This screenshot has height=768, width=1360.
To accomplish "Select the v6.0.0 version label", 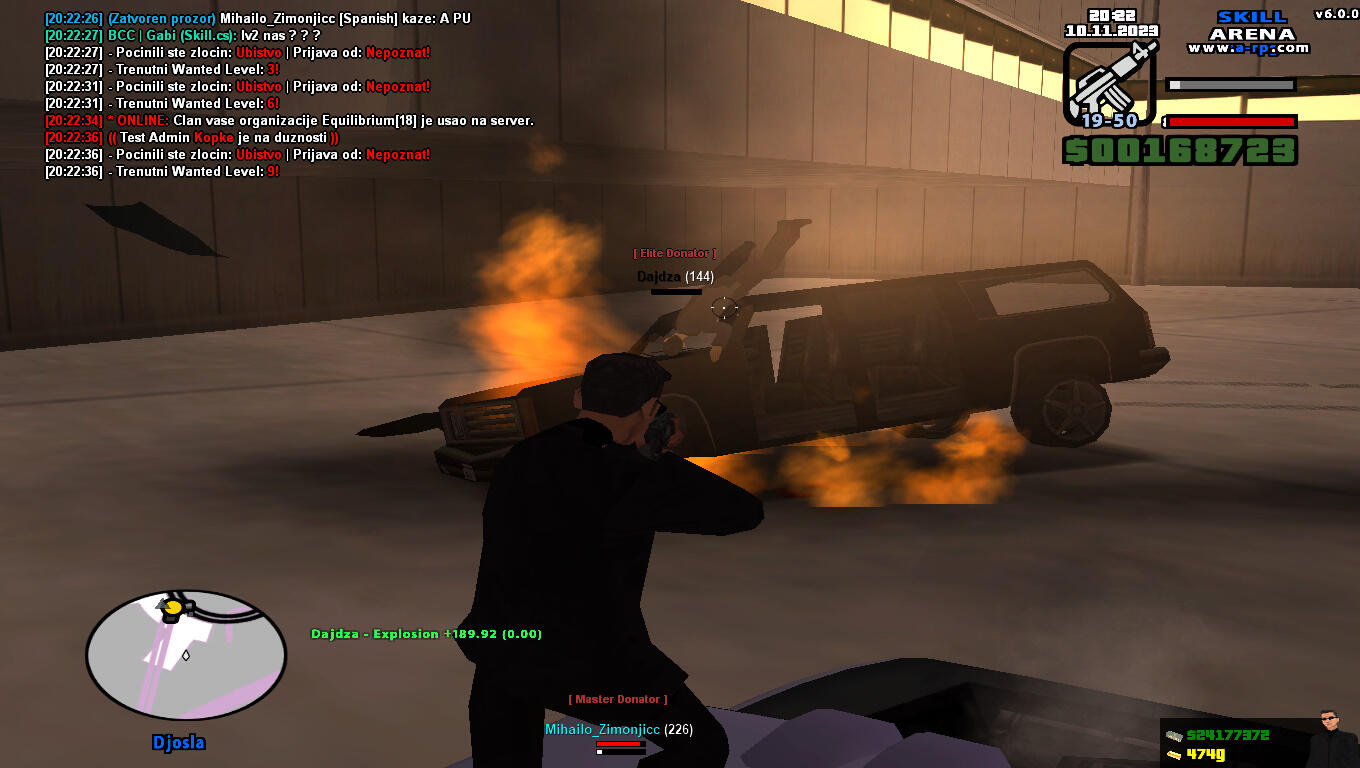I will tap(1334, 11).
